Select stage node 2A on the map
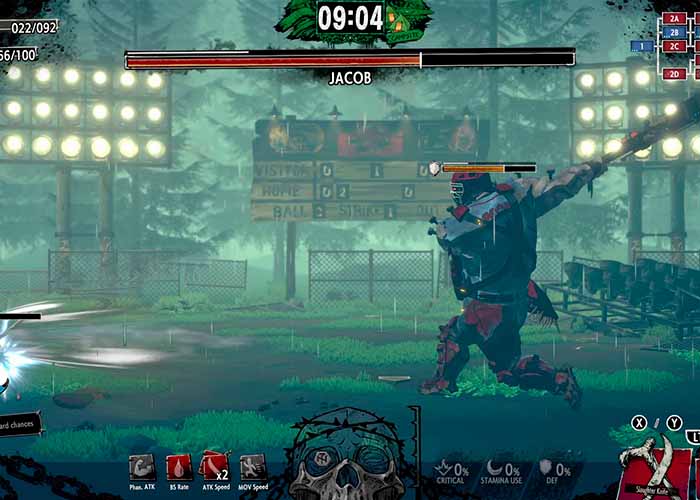 [x=673, y=18]
